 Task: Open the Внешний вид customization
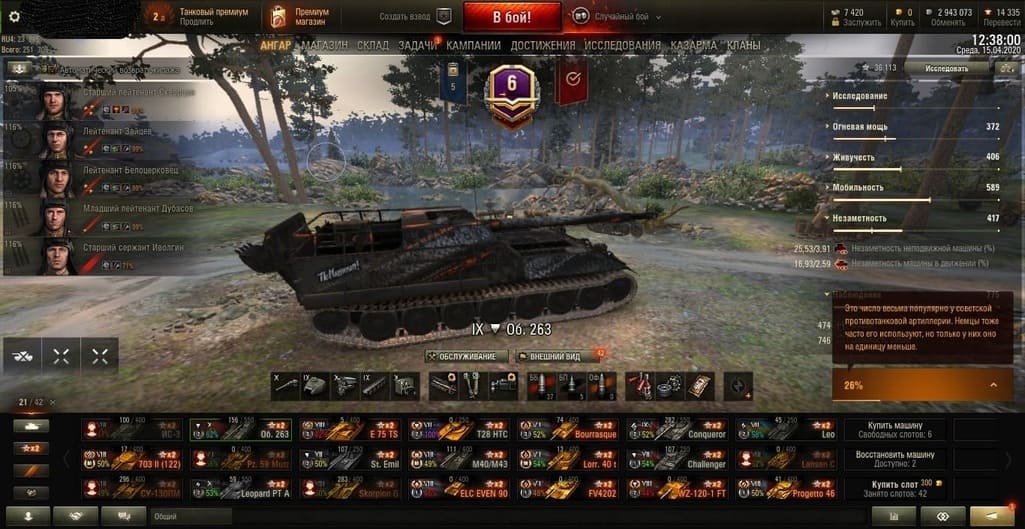pos(554,356)
